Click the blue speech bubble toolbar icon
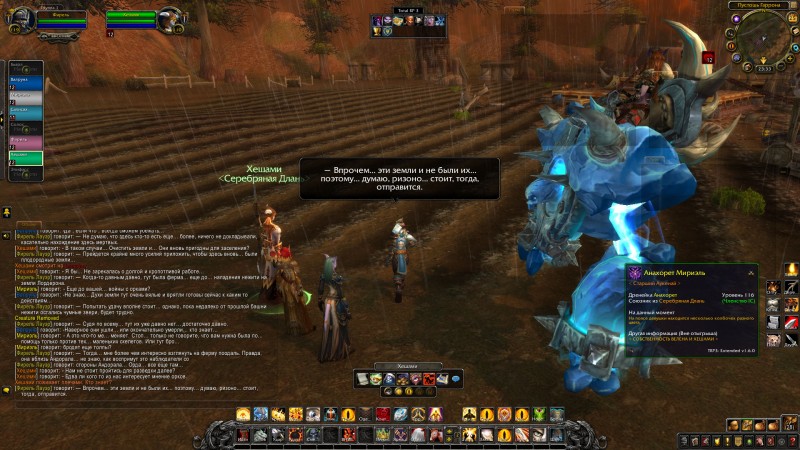Screen dimensions: 800x450 (456, 380)
